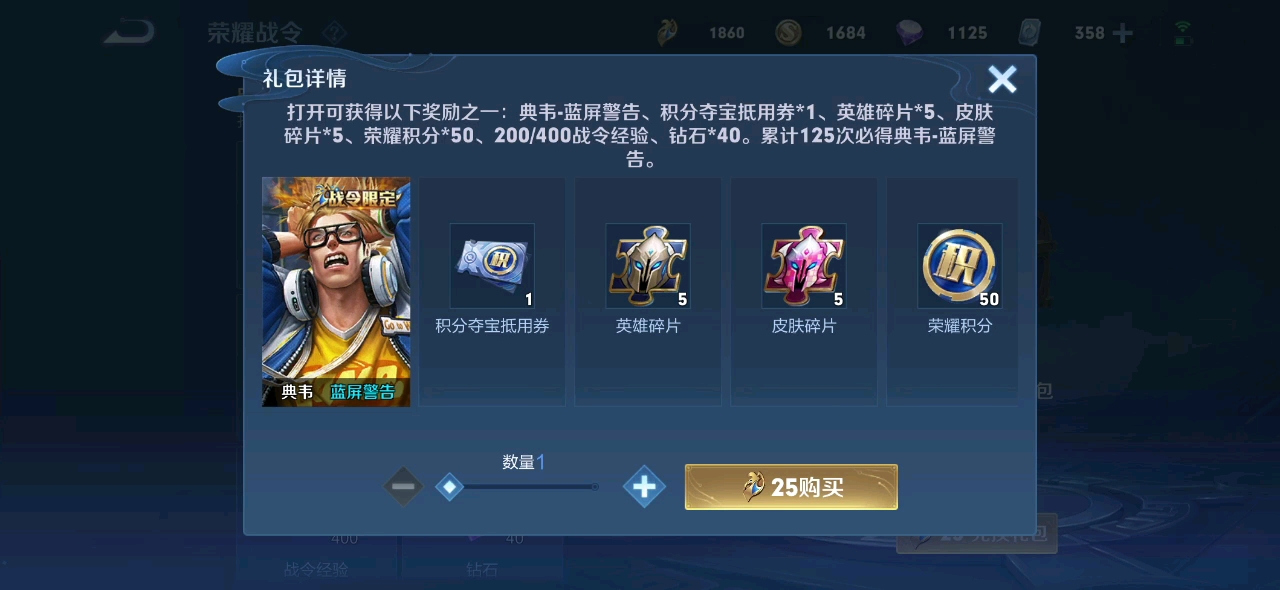Add more coupons with the top plus icon

(1123, 33)
